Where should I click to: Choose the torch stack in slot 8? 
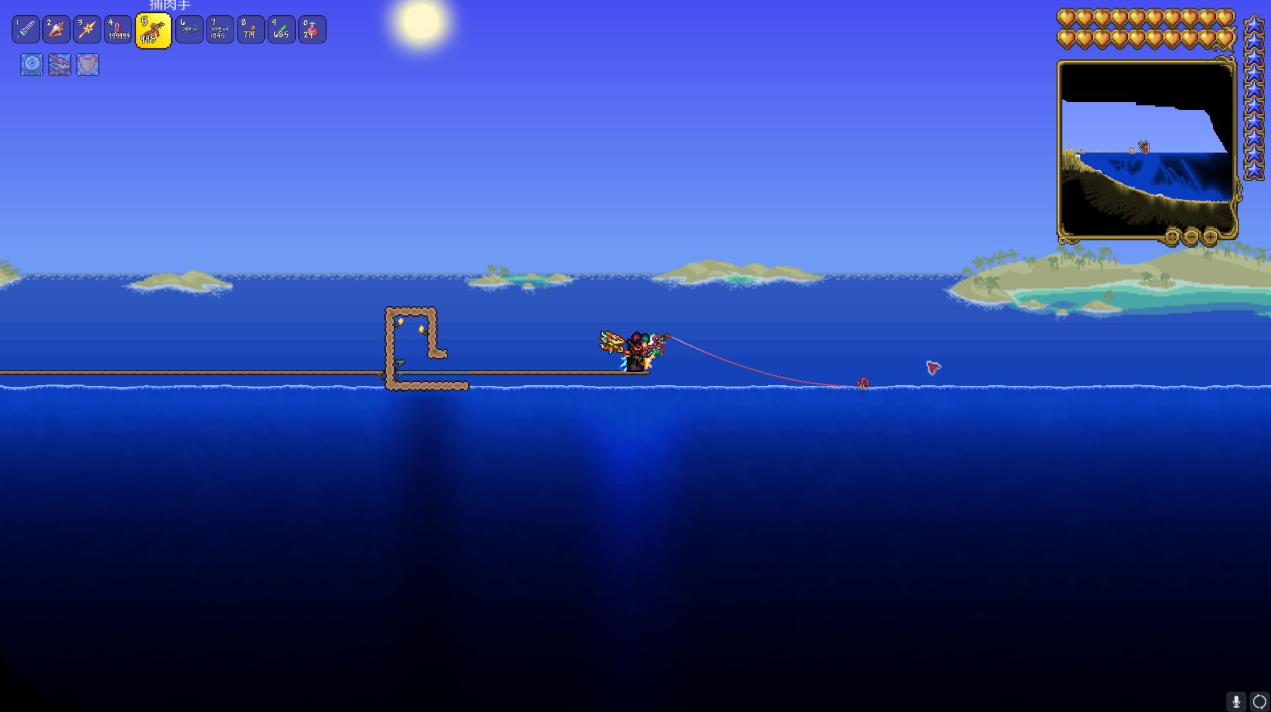[x=251, y=30]
